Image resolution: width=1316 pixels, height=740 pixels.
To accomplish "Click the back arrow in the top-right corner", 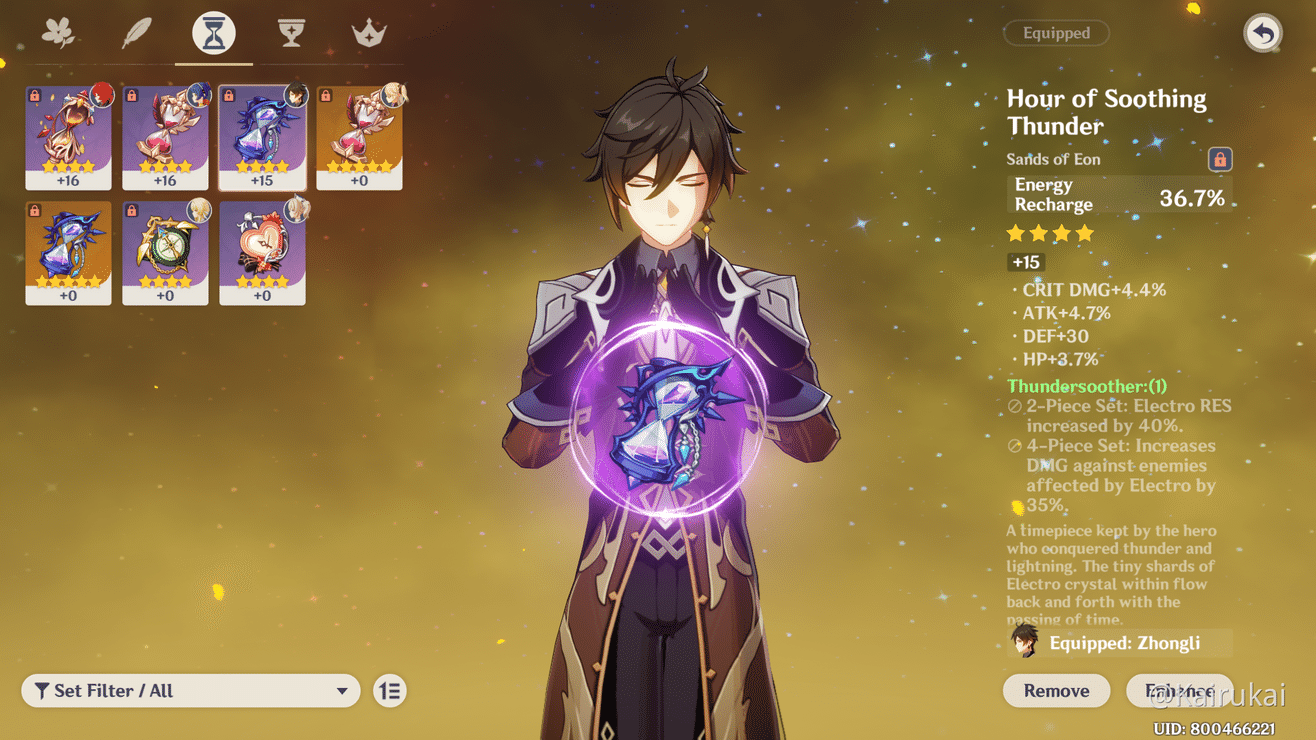I will (1262, 33).
